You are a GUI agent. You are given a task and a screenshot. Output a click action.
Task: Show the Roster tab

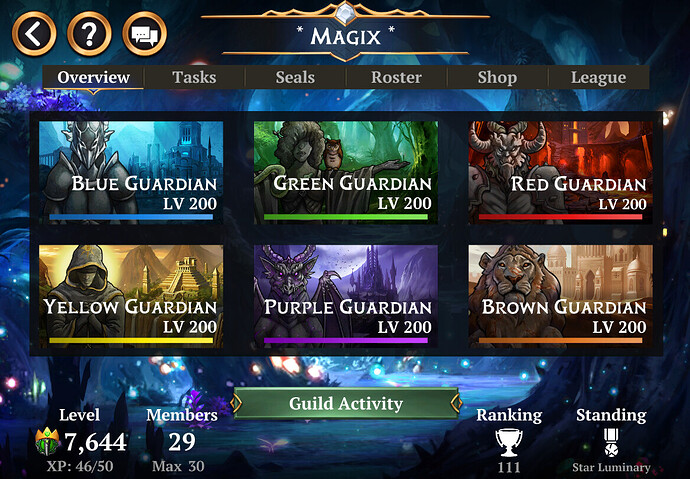pos(396,77)
